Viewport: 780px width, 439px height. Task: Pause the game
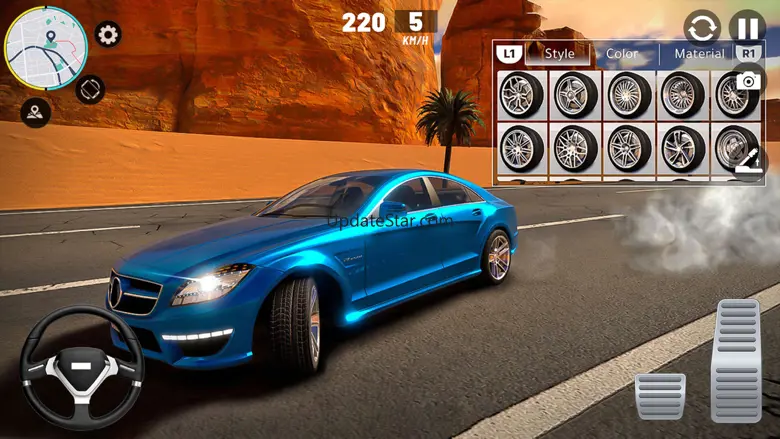click(x=746, y=26)
